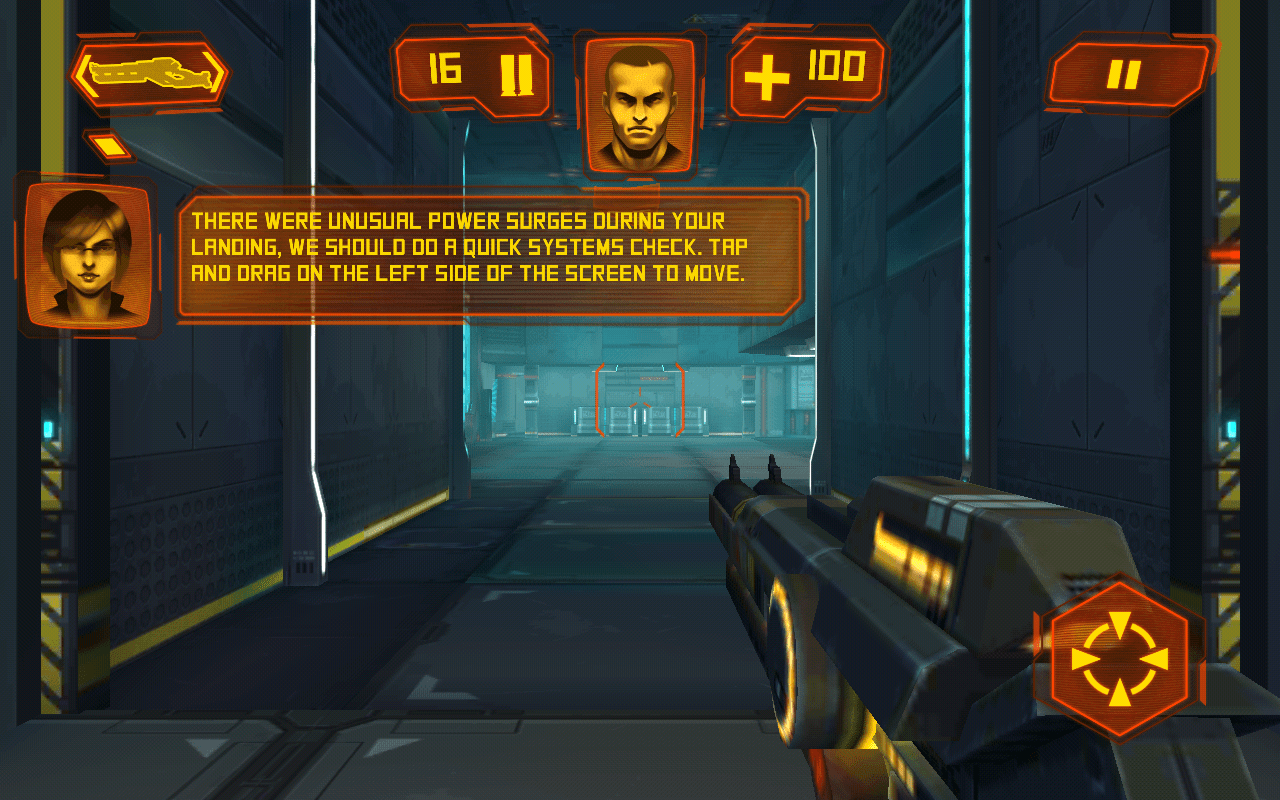
Task: Fire using the crosshair hexagon button
Action: click(1119, 660)
